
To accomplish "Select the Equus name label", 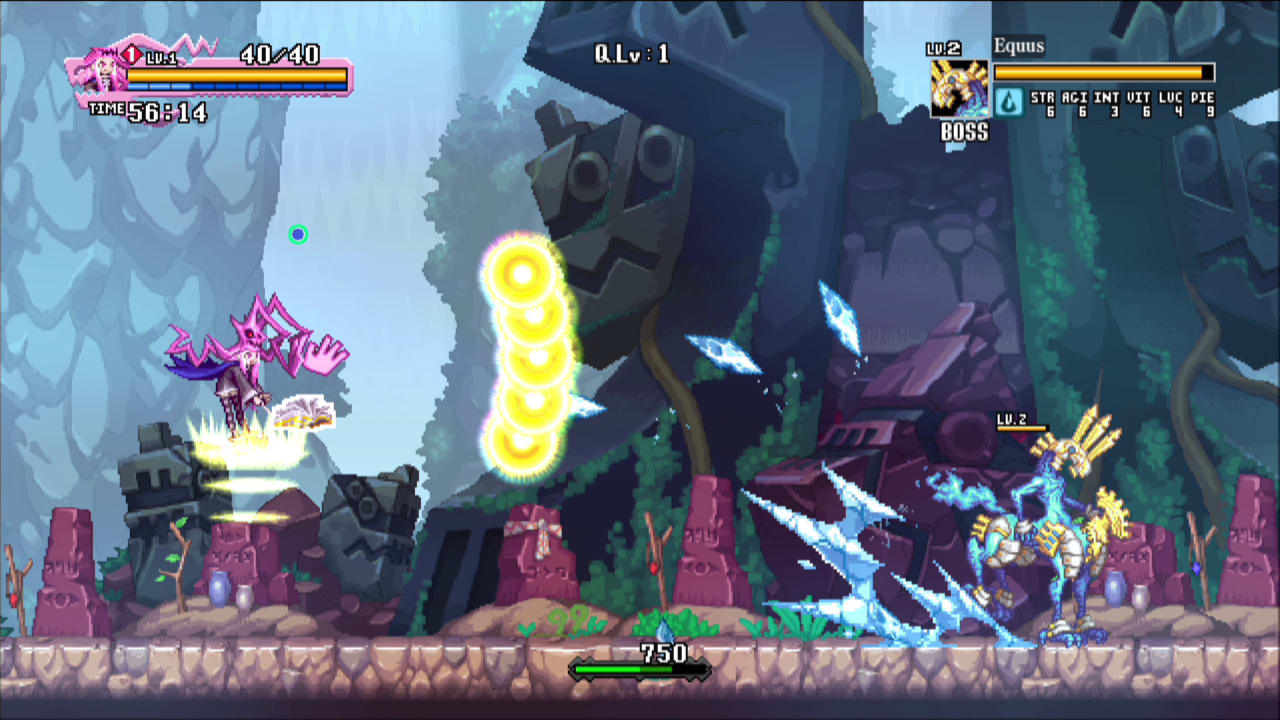I will [x=1018, y=45].
